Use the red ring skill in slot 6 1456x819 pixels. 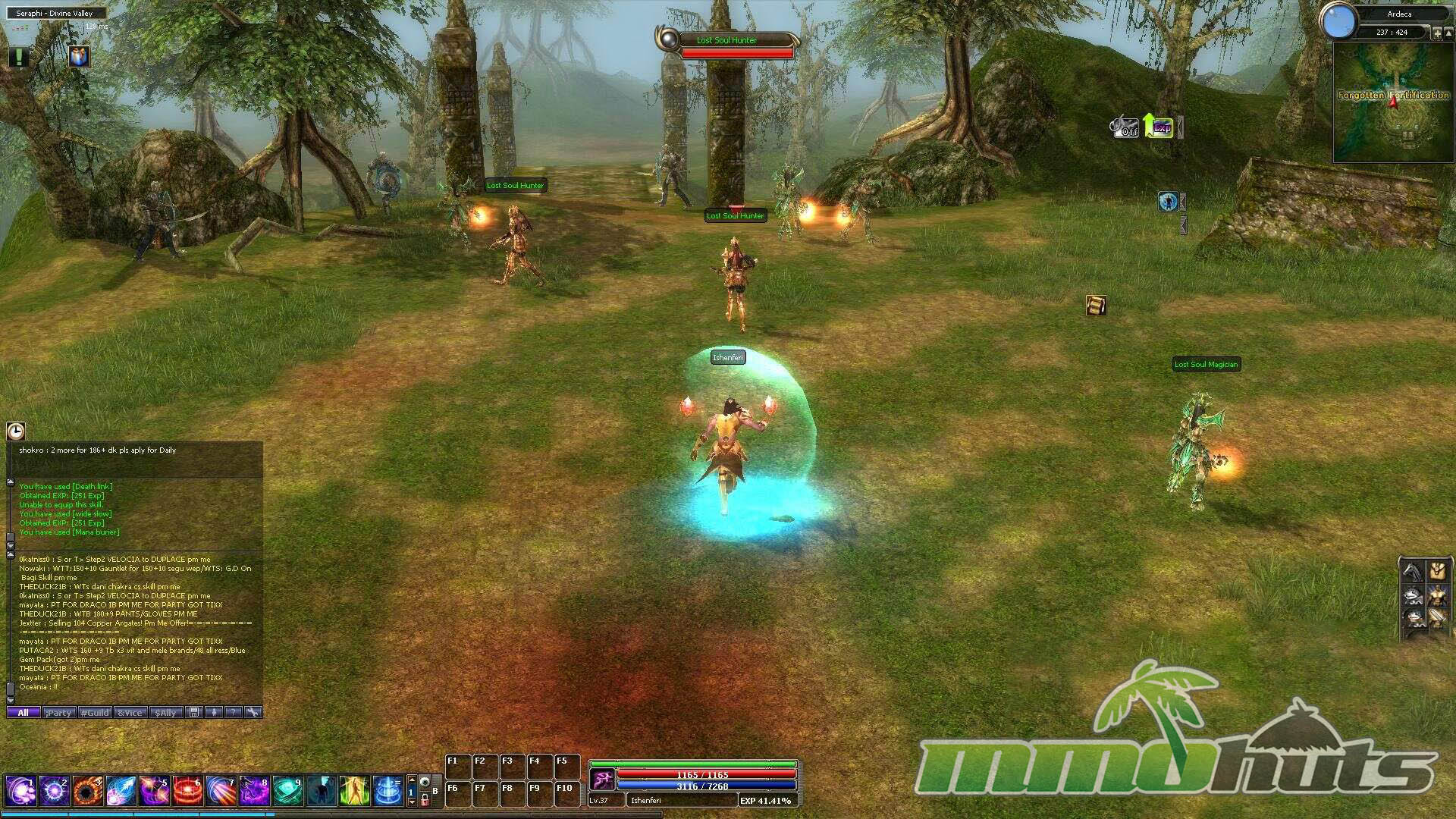(x=187, y=791)
